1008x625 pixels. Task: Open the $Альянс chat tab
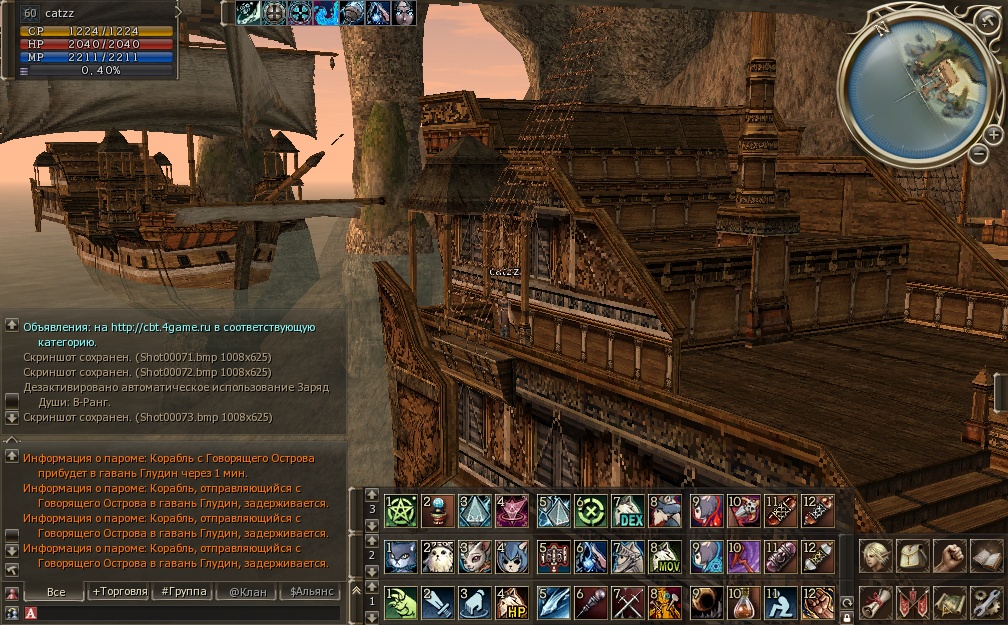310,592
